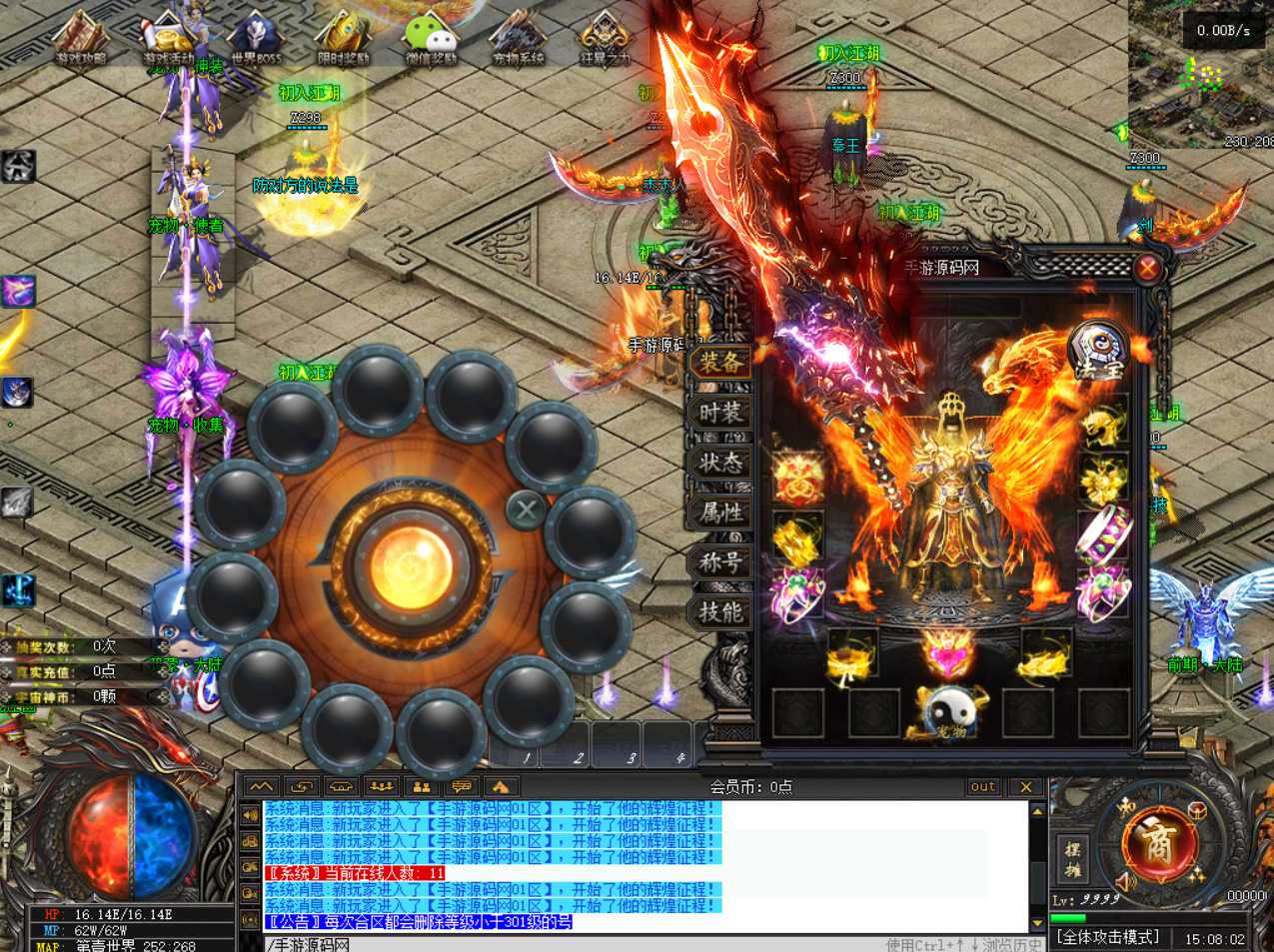The image size is (1274, 952).
Task: Select the 称号 (title) tab
Action: (720, 562)
